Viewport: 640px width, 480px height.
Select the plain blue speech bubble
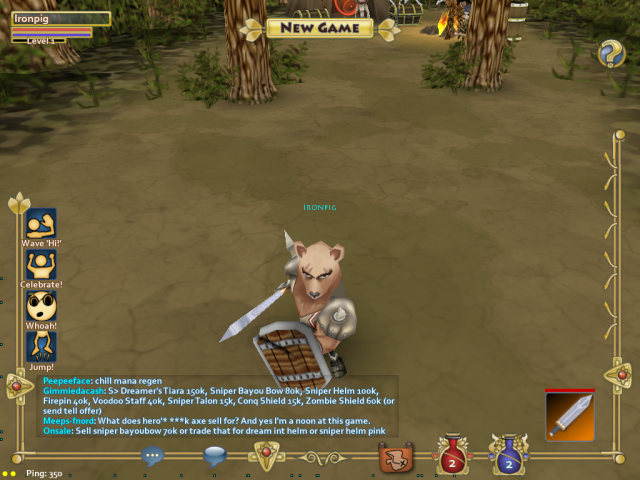[215, 456]
